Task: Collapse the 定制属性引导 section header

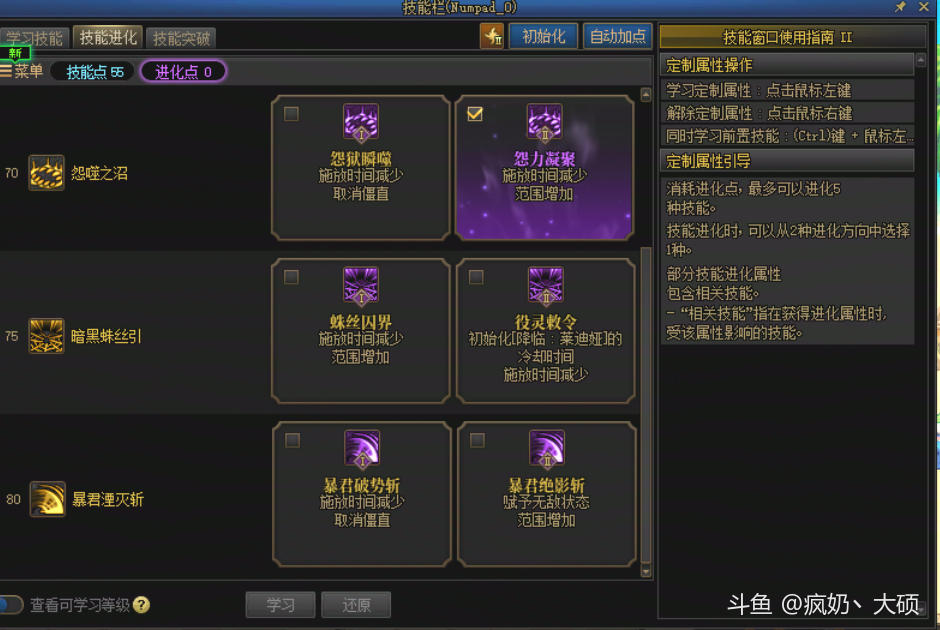Action: (x=787, y=161)
